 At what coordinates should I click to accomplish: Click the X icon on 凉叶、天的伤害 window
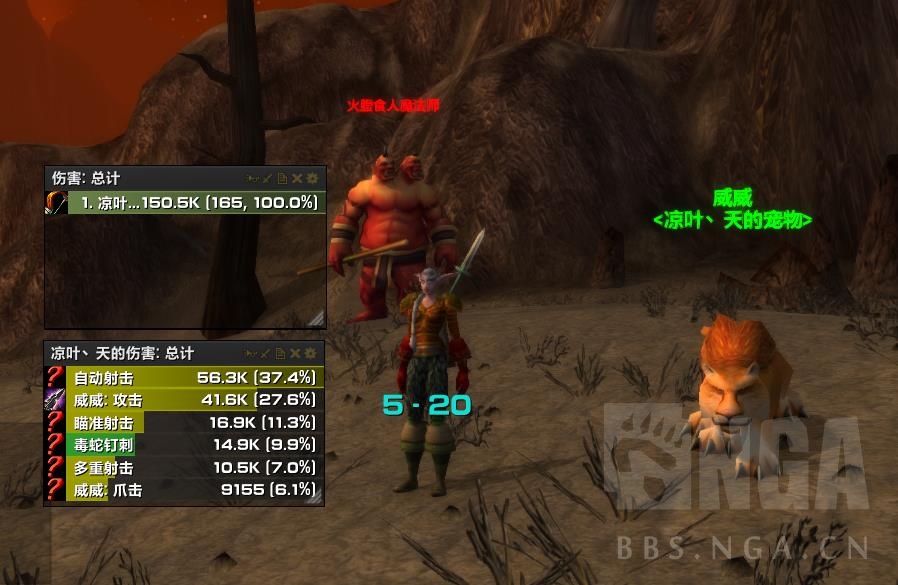(297, 353)
